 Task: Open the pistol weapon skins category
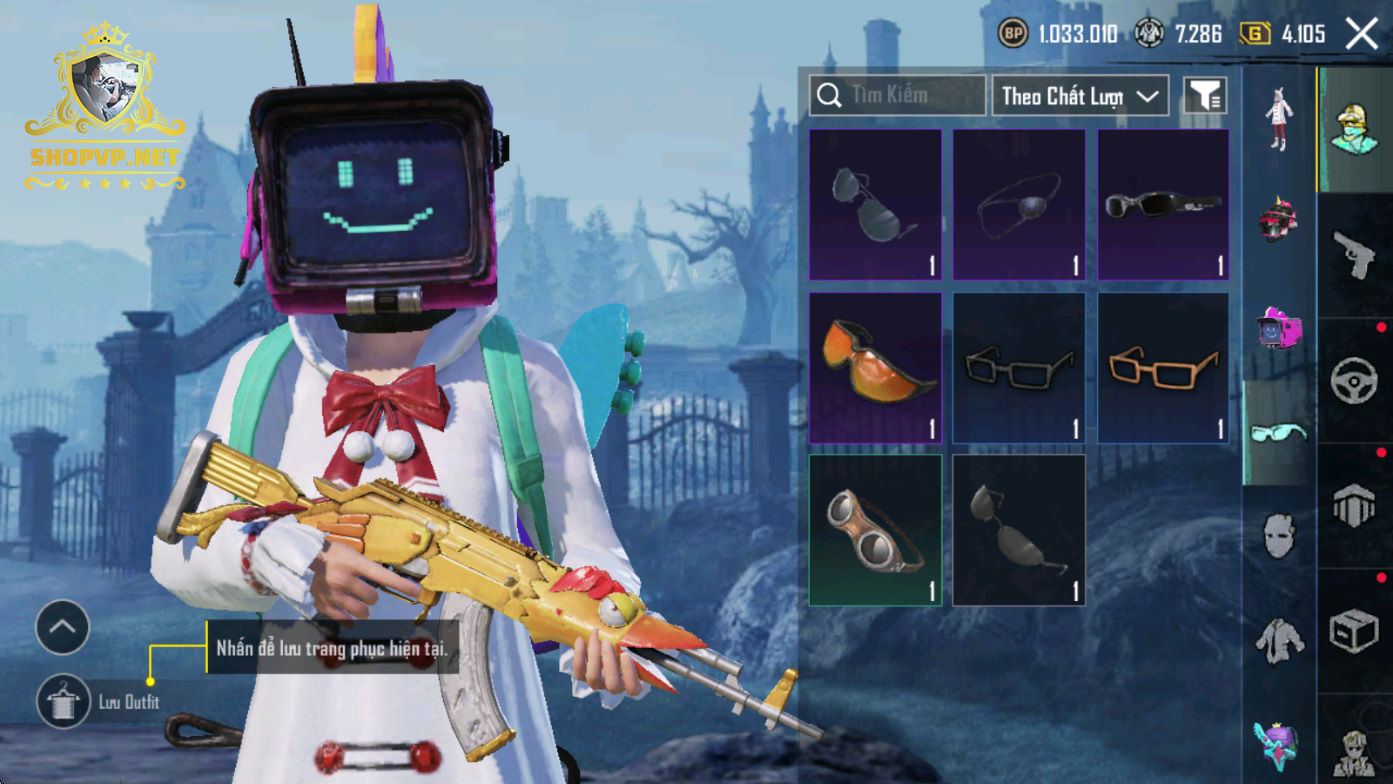tap(1355, 254)
